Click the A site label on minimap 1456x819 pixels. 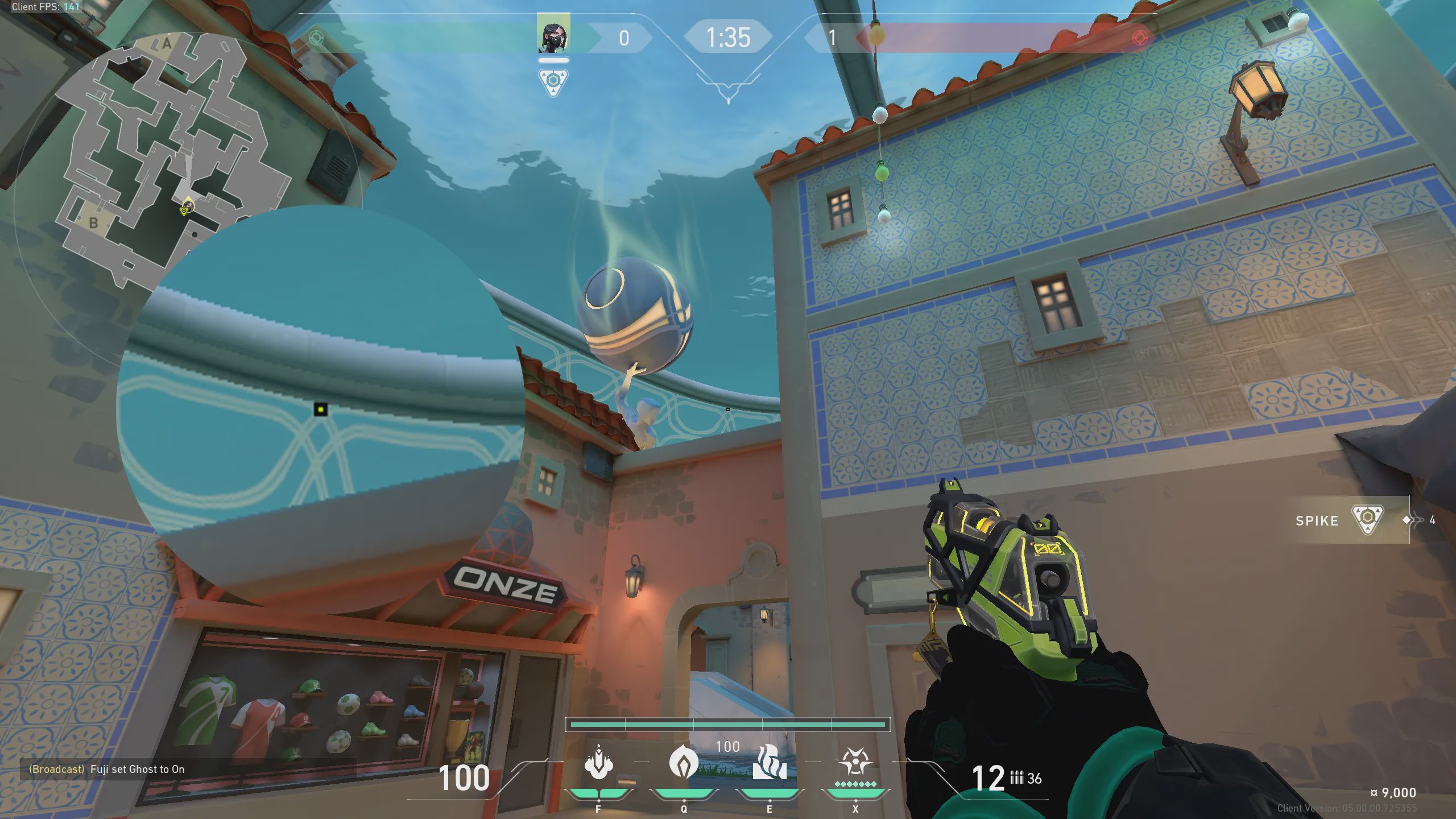167,43
